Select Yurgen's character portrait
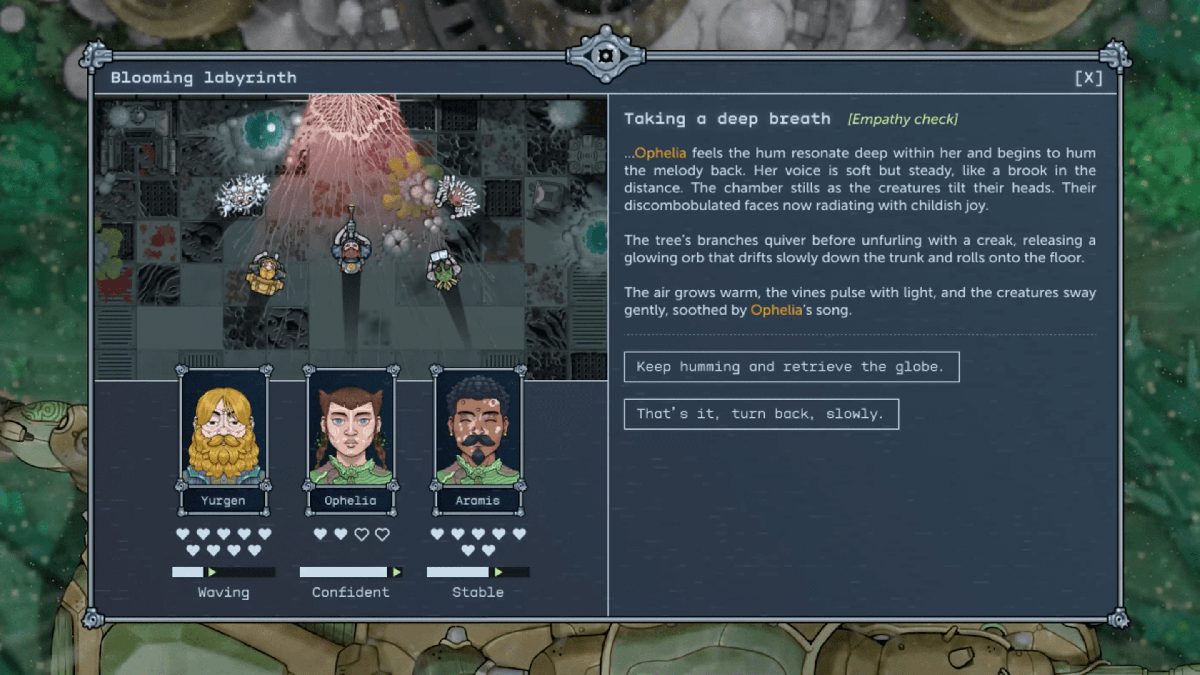Screen dimensions: 1200x675 [223, 428]
